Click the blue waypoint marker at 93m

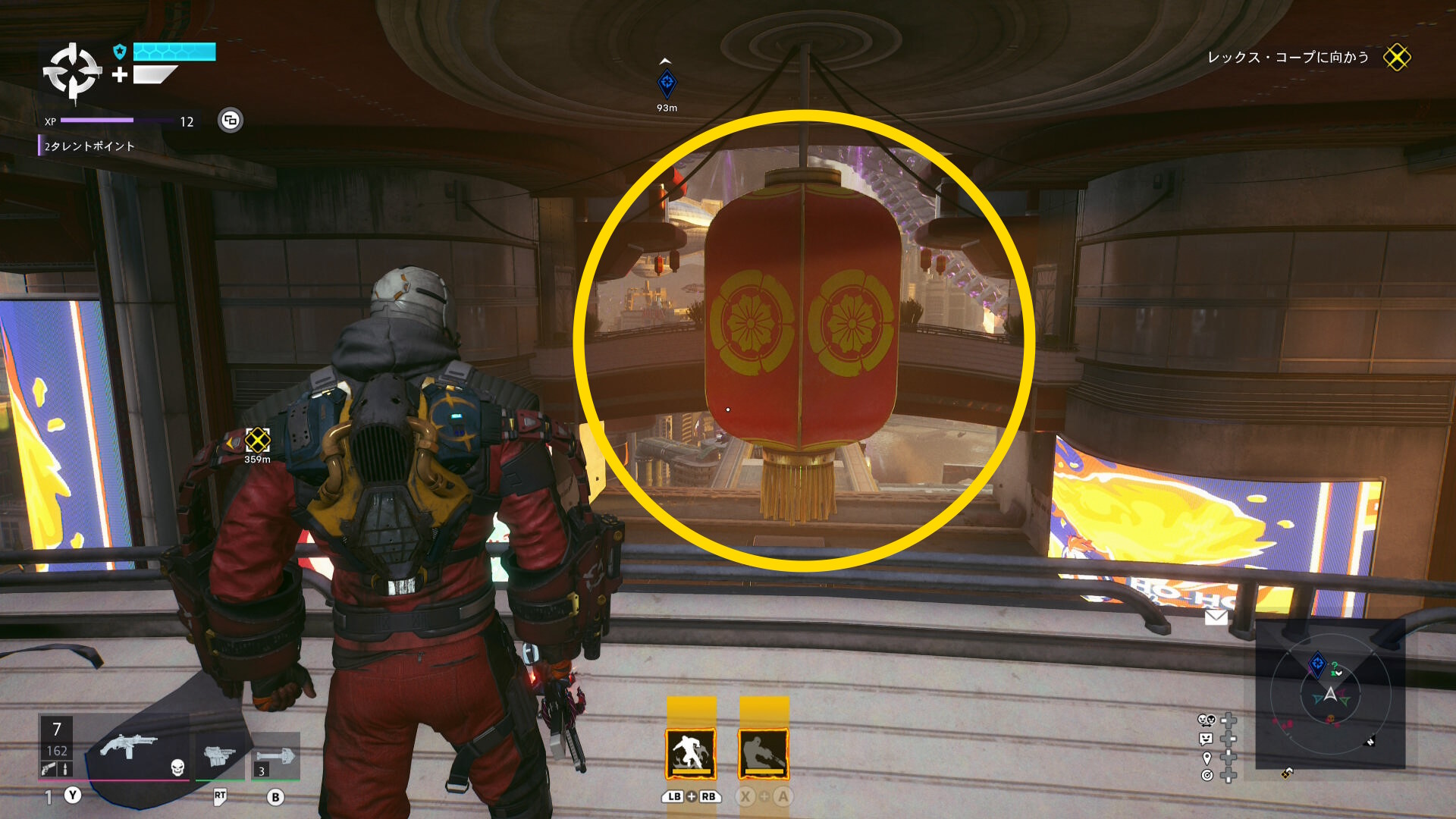667,83
